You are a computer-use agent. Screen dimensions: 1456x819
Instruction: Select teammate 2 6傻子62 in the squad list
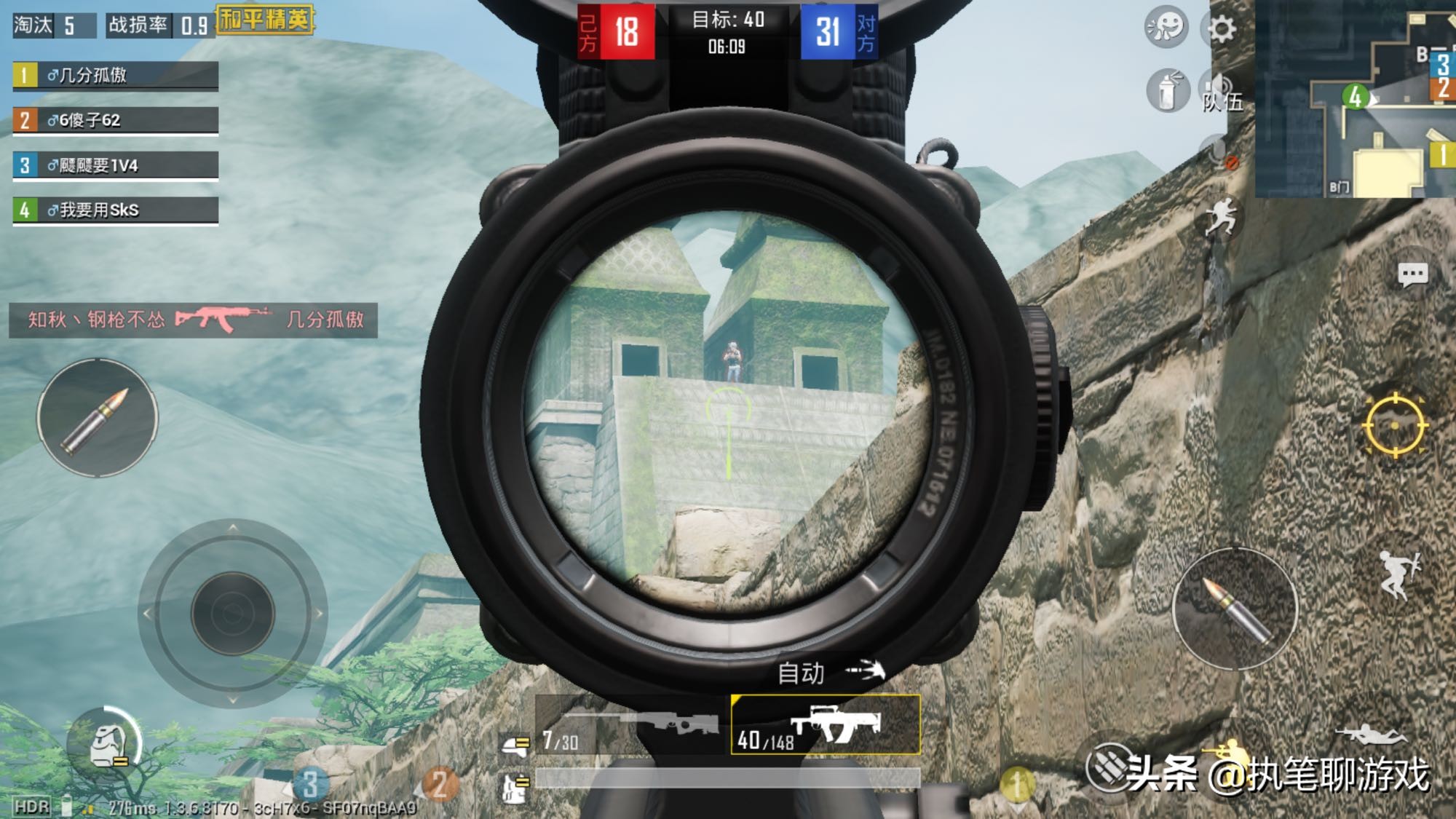tap(115, 121)
